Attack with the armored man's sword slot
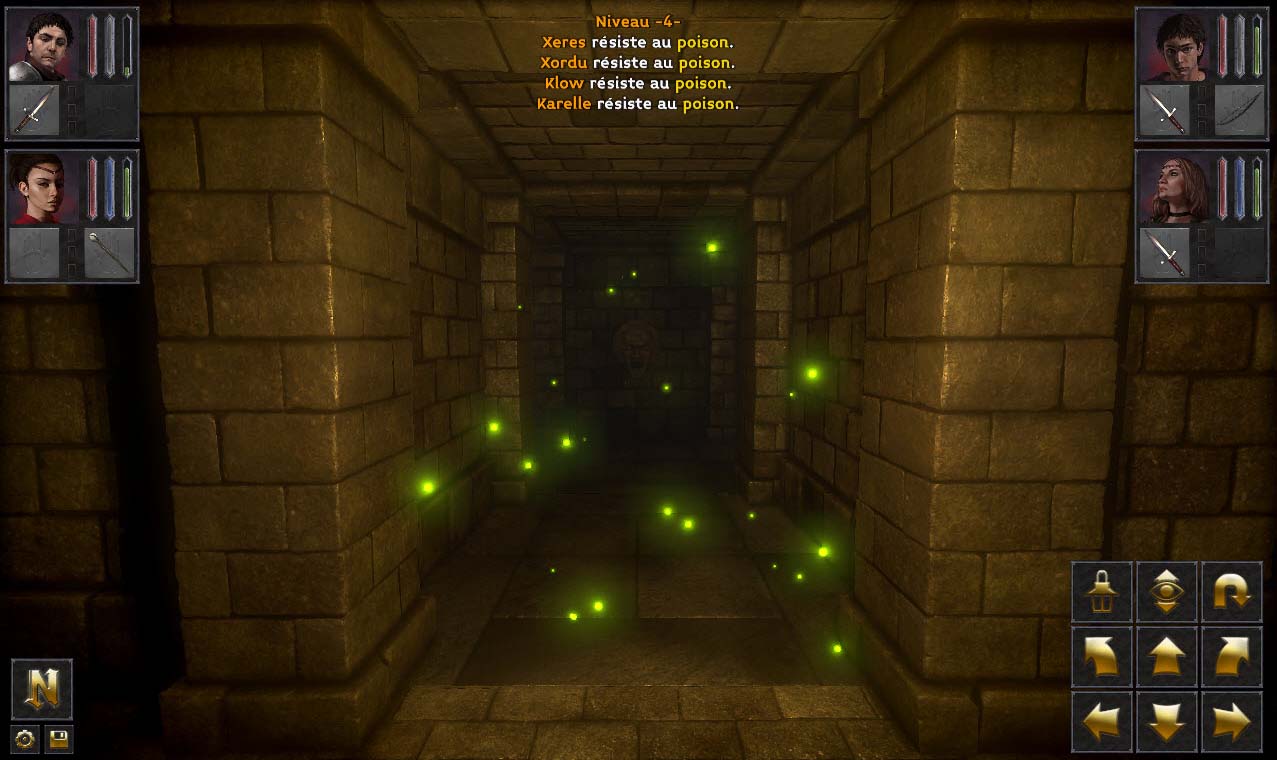Viewport: 1277px width, 760px height. [x=33, y=110]
